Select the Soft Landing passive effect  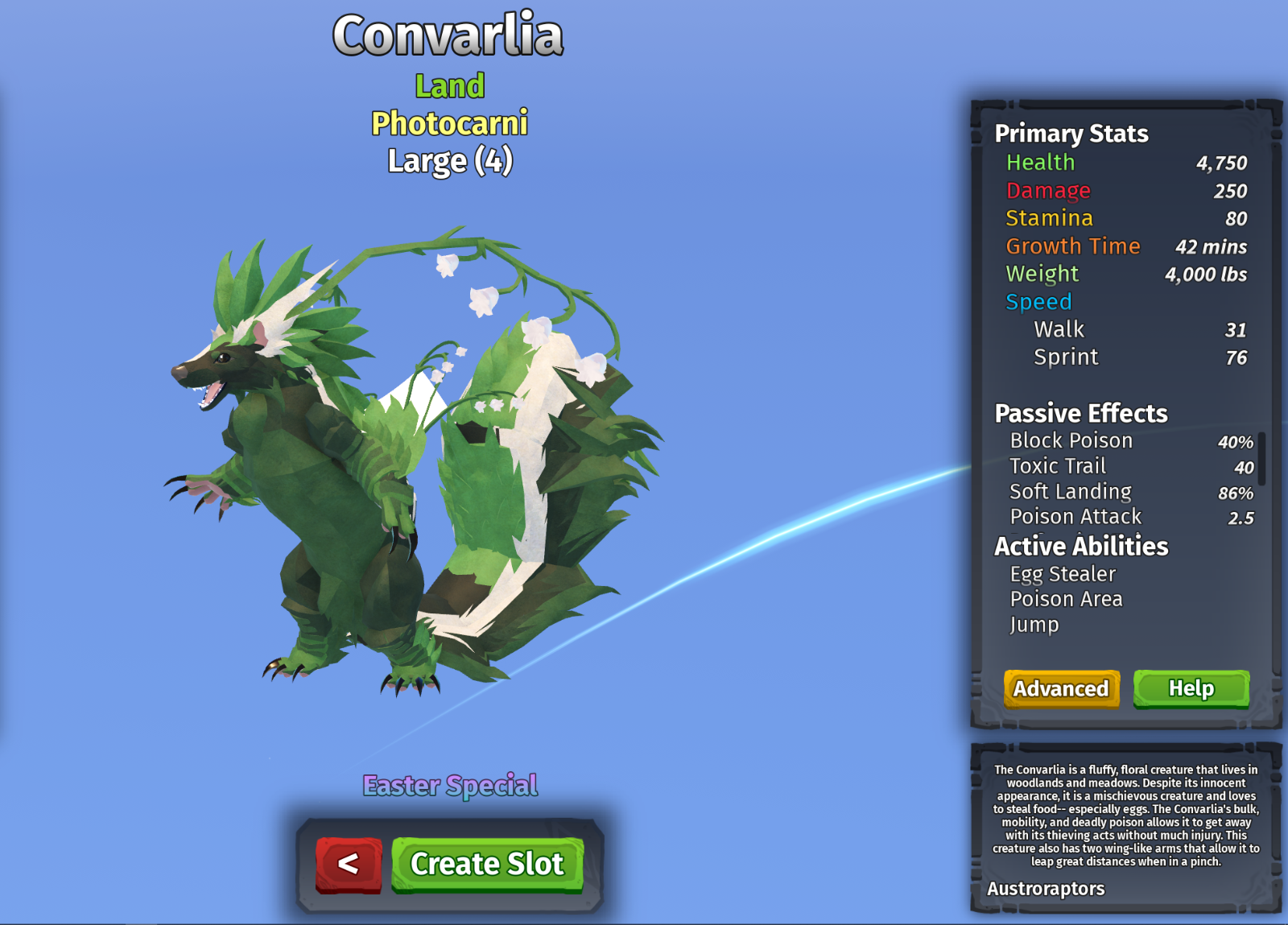[x=1070, y=491]
